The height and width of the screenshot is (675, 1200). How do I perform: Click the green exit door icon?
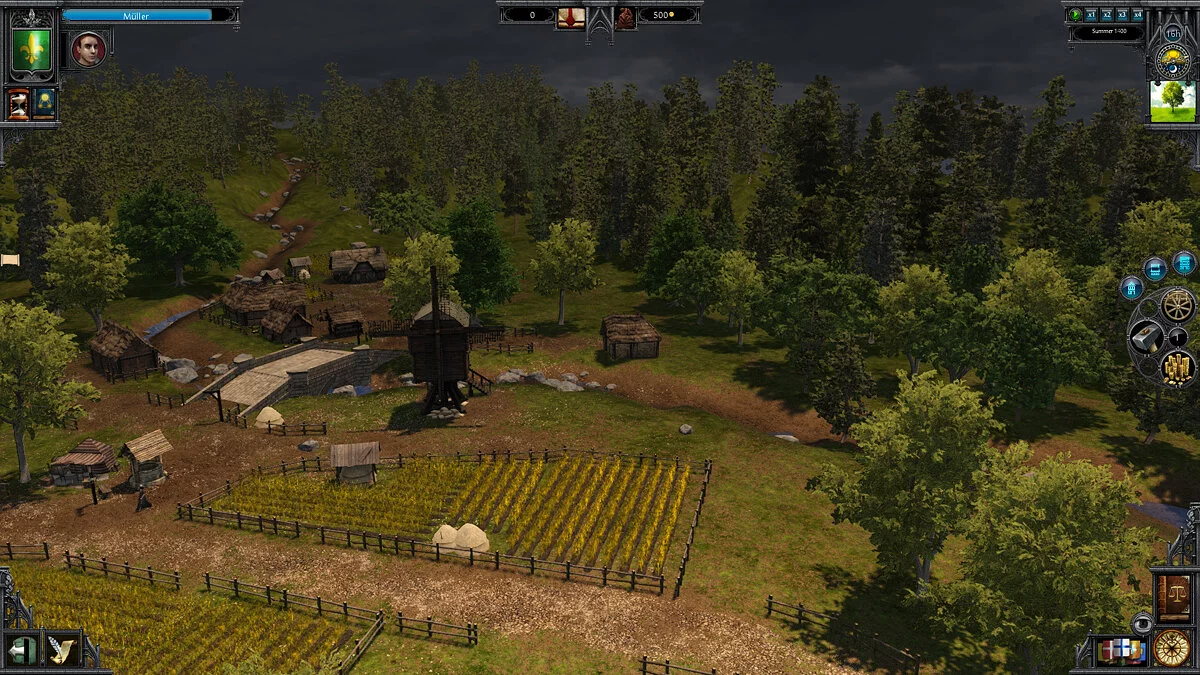(22, 651)
